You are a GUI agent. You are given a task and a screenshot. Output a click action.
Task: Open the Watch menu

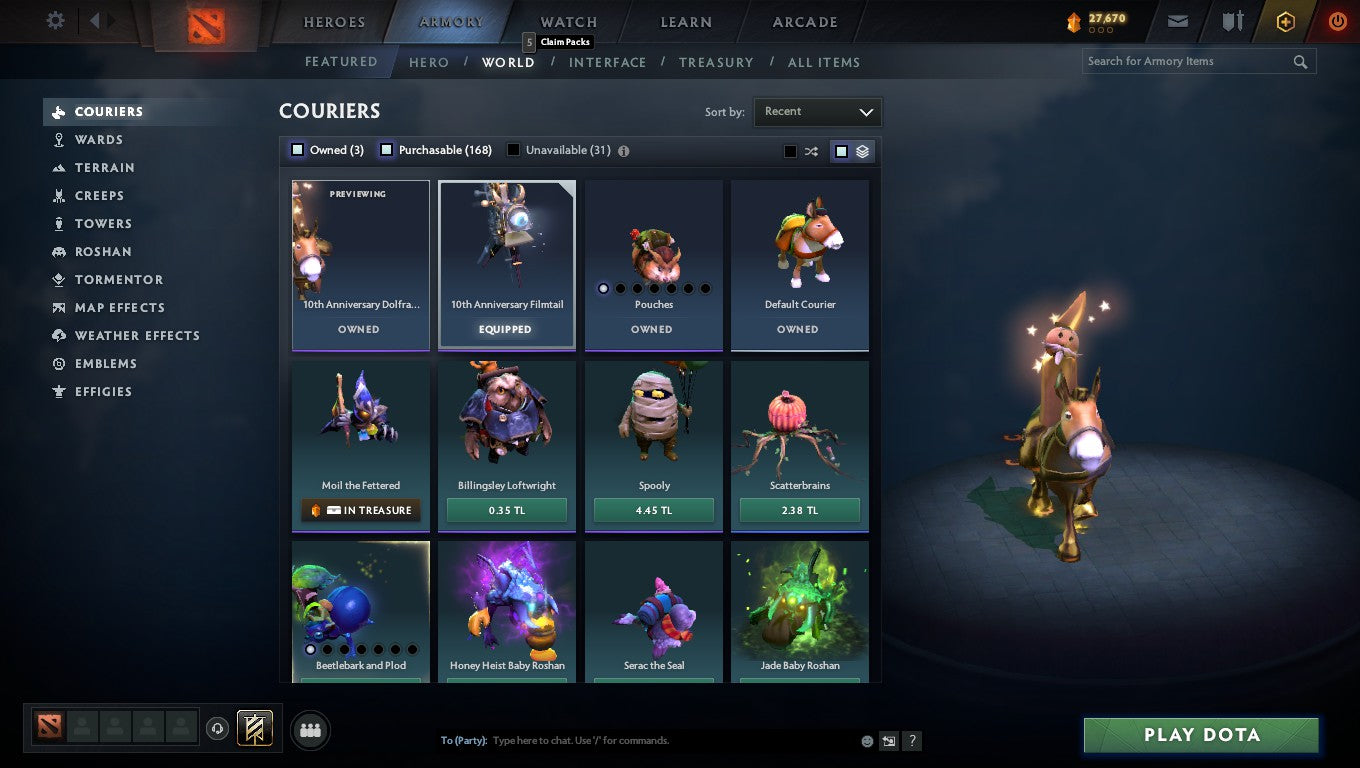567,21
